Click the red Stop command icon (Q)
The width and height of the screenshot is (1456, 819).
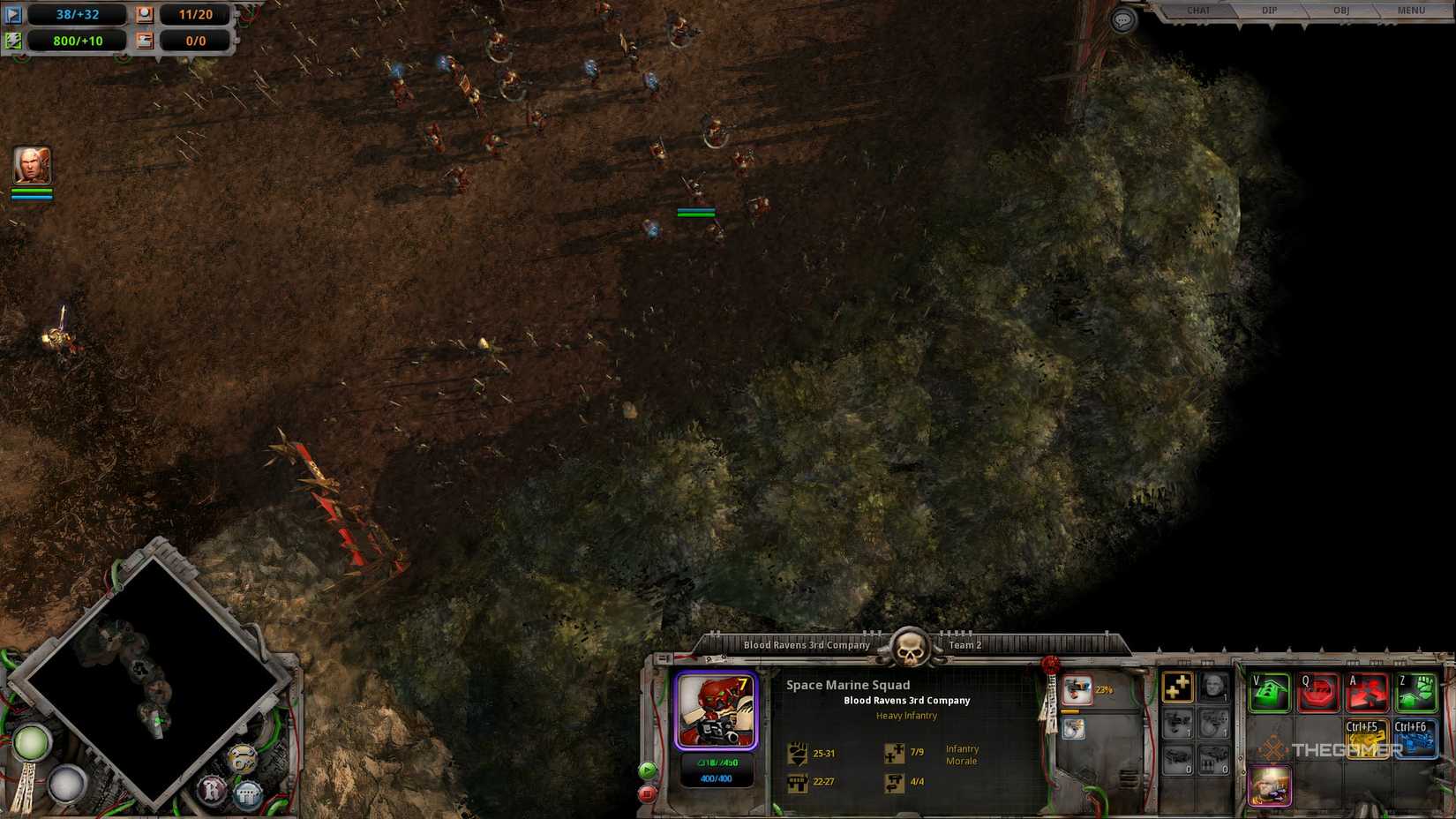tap(1317, 692)
